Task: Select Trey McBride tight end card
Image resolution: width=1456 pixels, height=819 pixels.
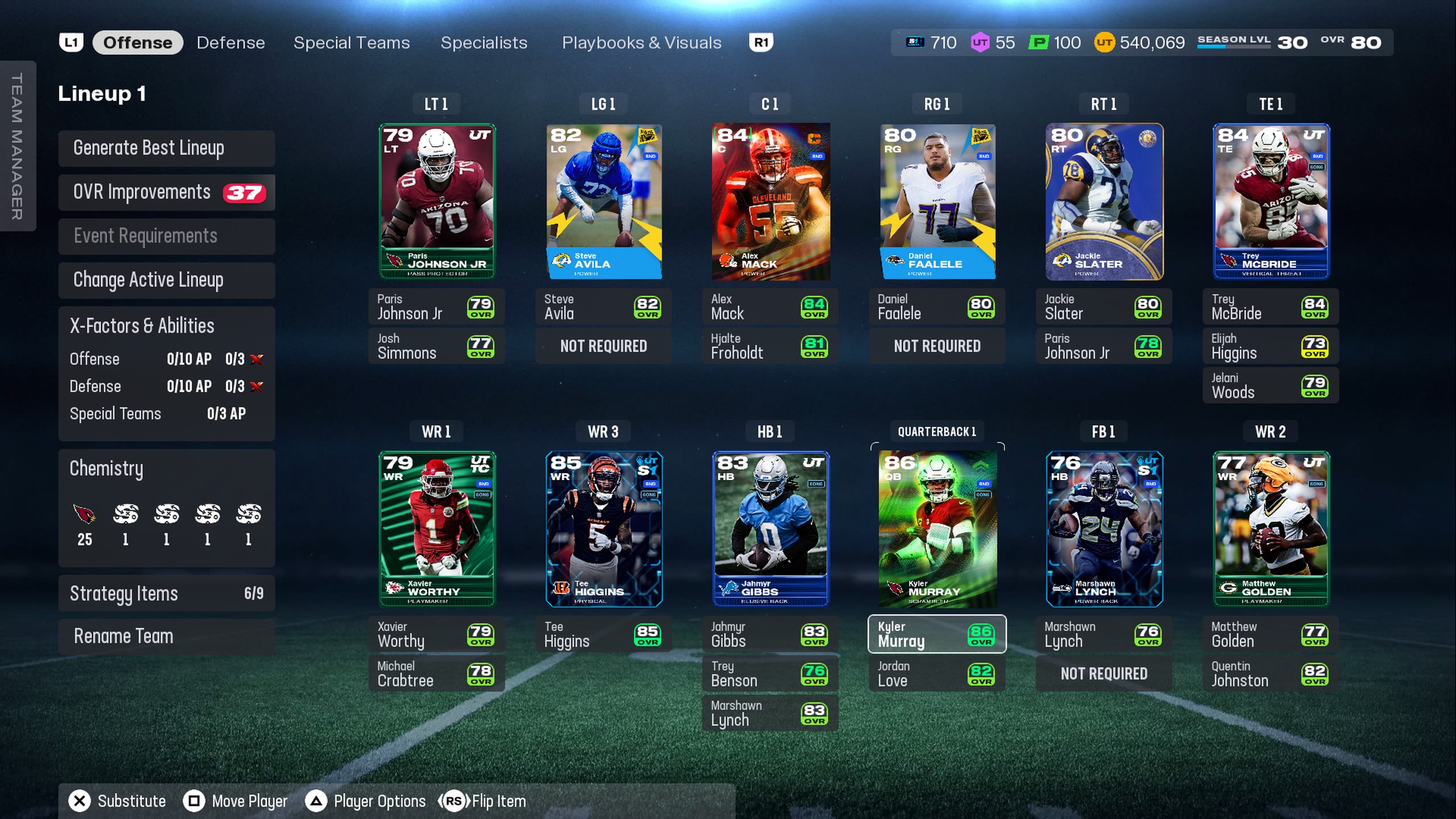Action: click(1271, 201)
